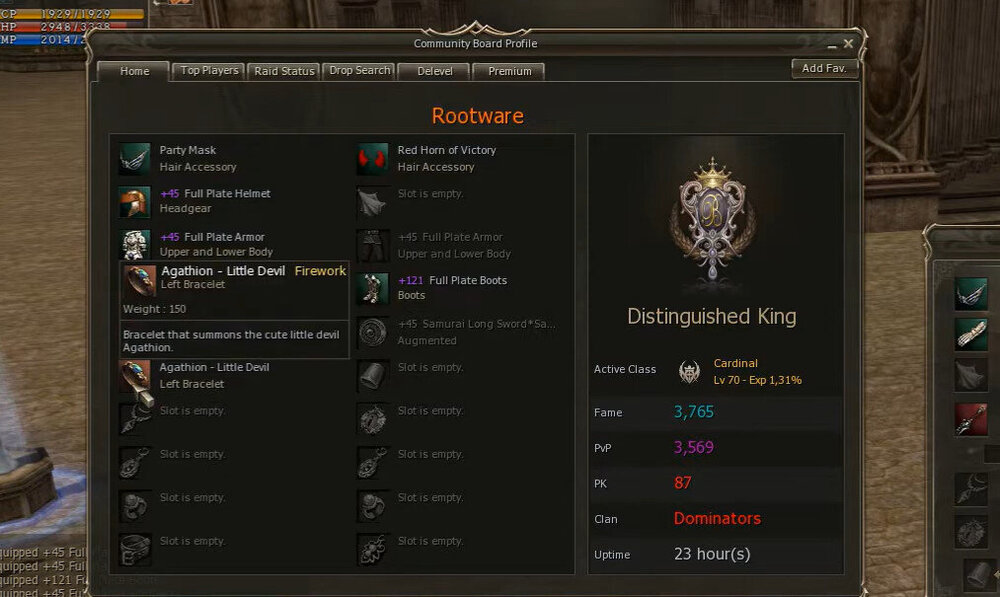1000x597 pixels.
Task: Open the Top Players tab
Action: tap(209, 71)
